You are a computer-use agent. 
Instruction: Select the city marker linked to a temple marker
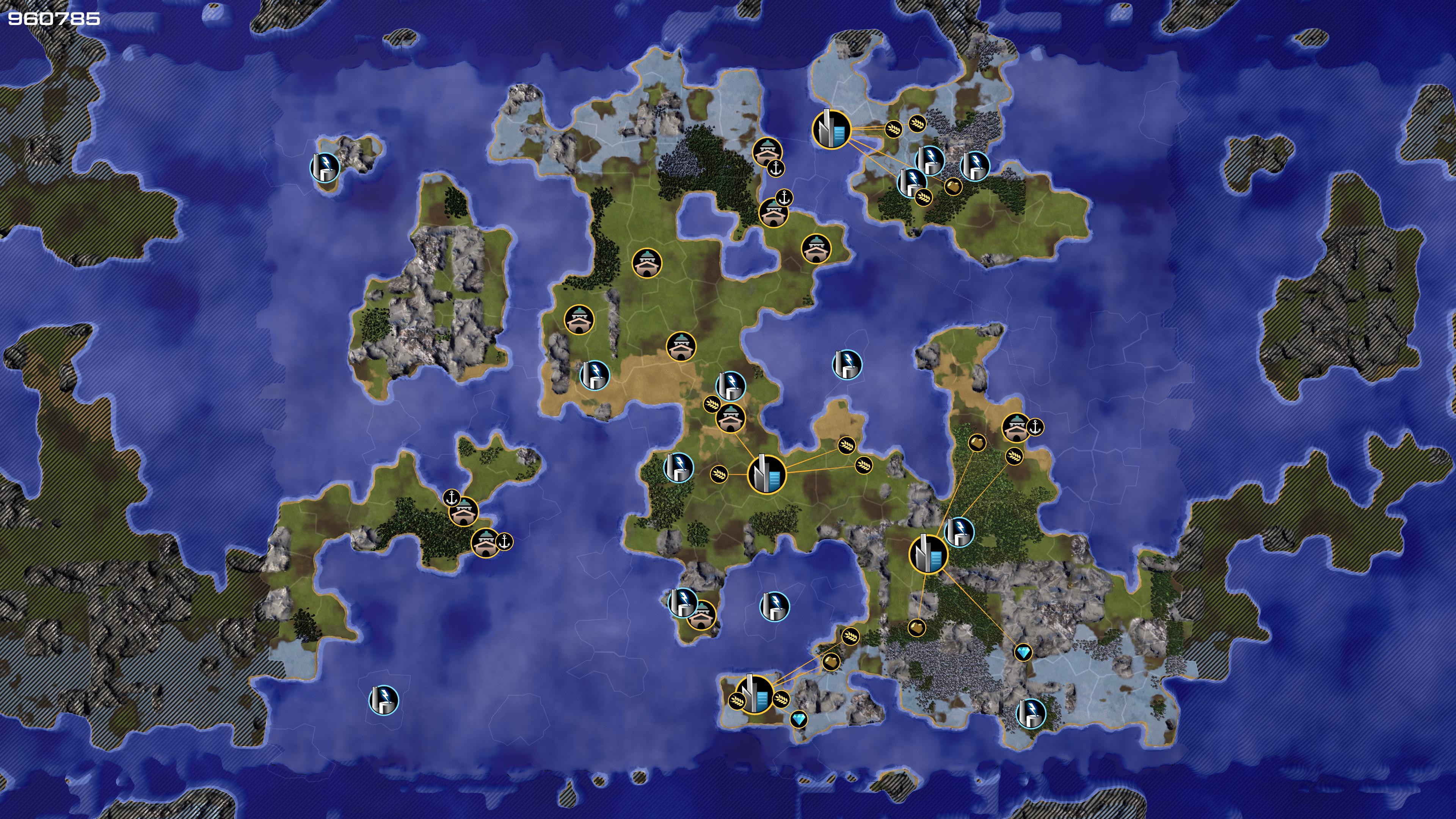coord(766,474)
